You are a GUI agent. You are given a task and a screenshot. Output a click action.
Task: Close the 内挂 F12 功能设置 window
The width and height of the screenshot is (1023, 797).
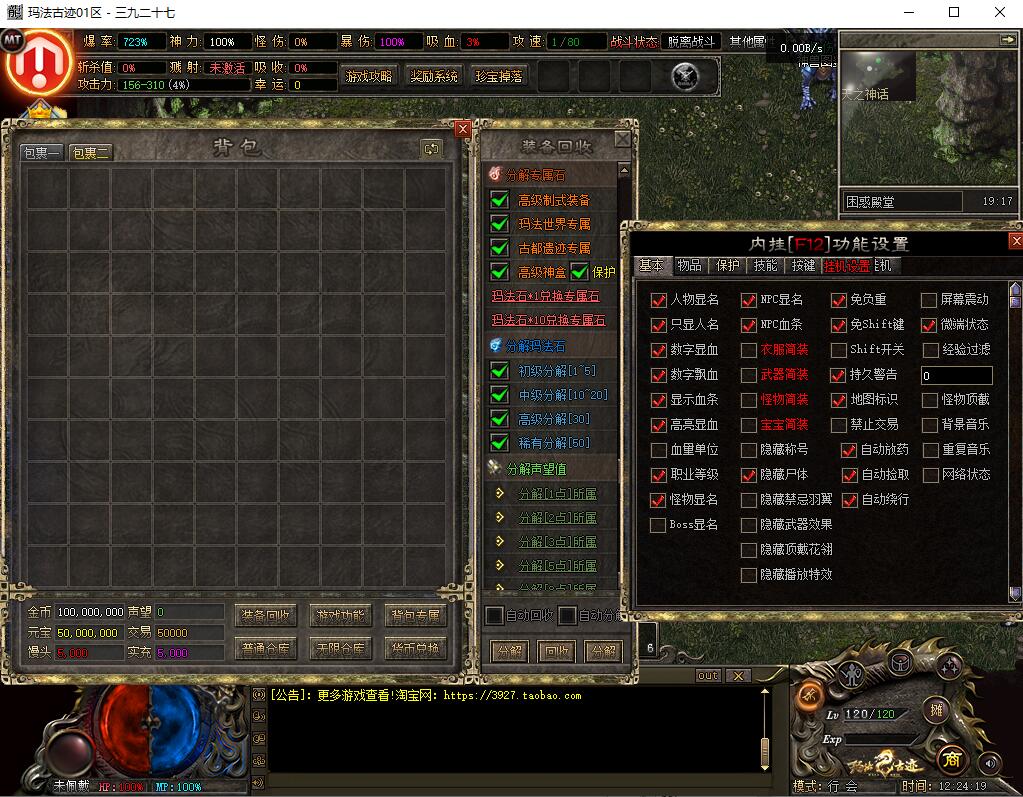[1016, 241]
